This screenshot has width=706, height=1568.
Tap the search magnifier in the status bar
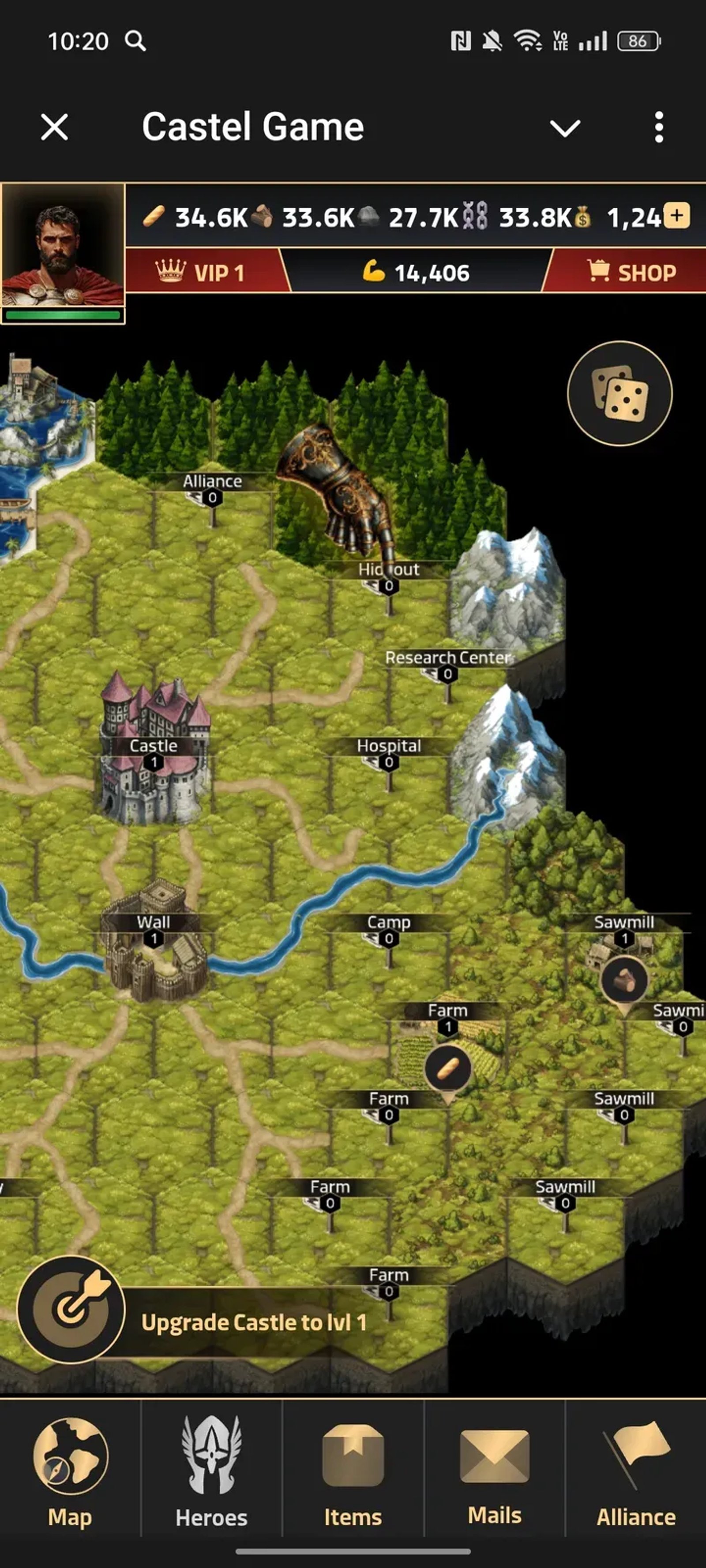point(135,41)
